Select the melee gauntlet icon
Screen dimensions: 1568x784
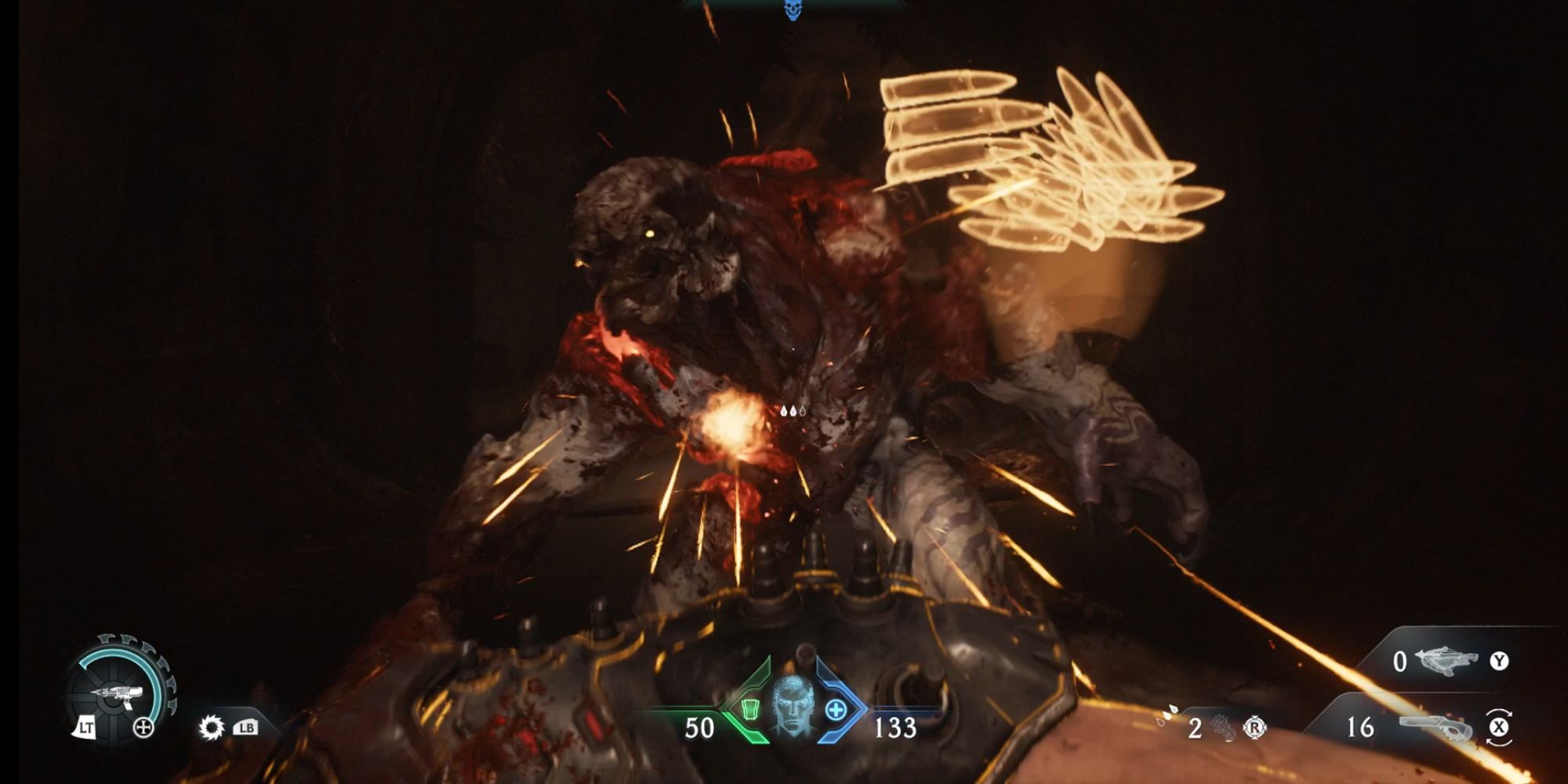point(1223,728)
